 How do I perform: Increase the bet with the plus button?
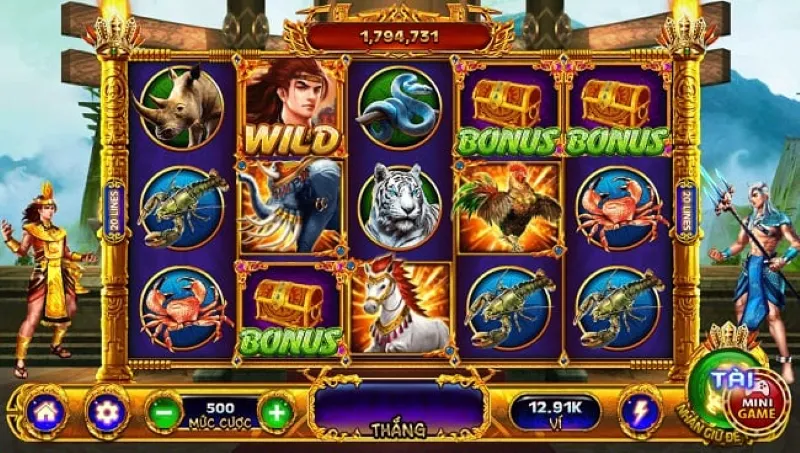pos(277,411)
